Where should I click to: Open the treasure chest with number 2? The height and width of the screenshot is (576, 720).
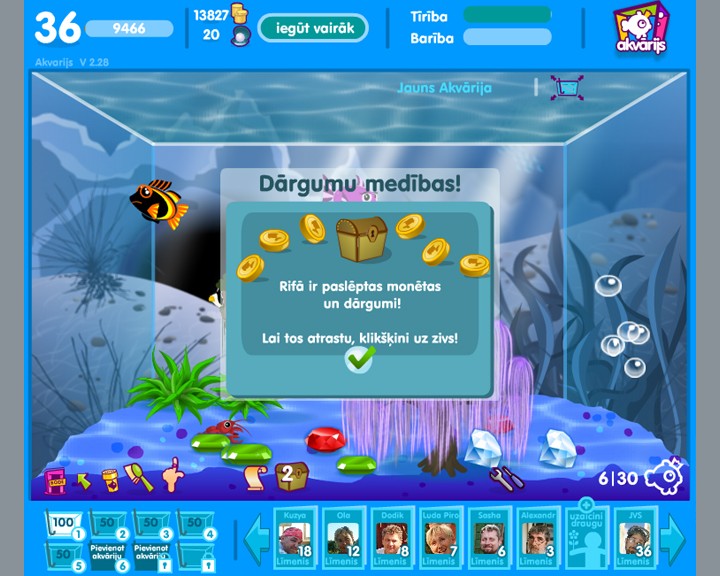[291, 473]
